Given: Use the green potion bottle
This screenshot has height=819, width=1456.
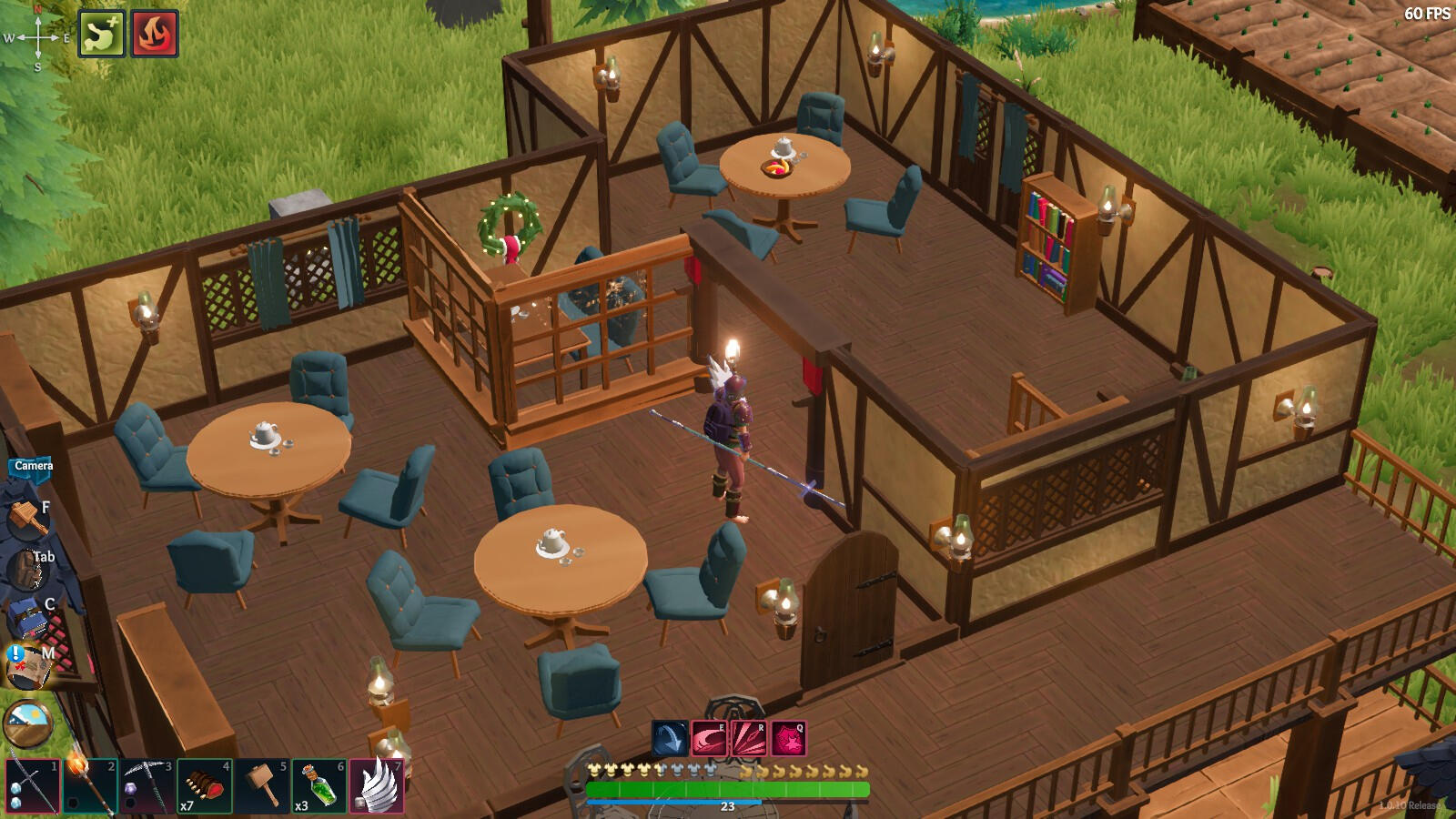Looking at the screenshot, I should click(318, 786).
